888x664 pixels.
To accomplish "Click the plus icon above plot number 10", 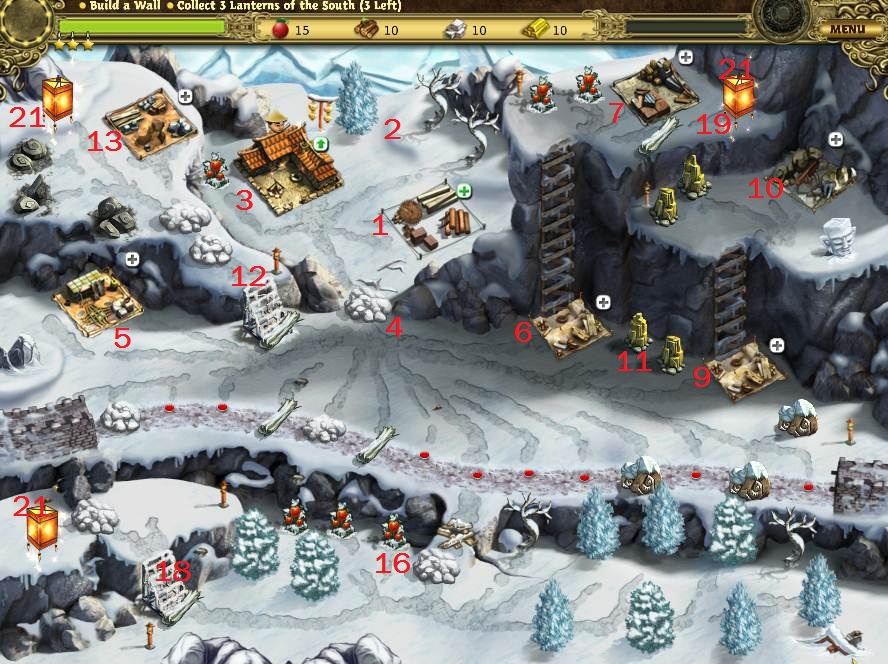I will [x=835, y=139].
